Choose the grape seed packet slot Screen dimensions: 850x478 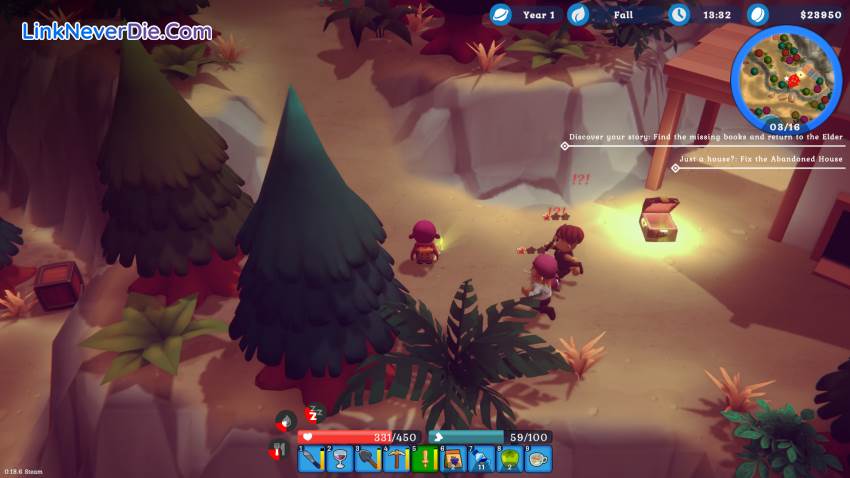[x=453, y=459]
